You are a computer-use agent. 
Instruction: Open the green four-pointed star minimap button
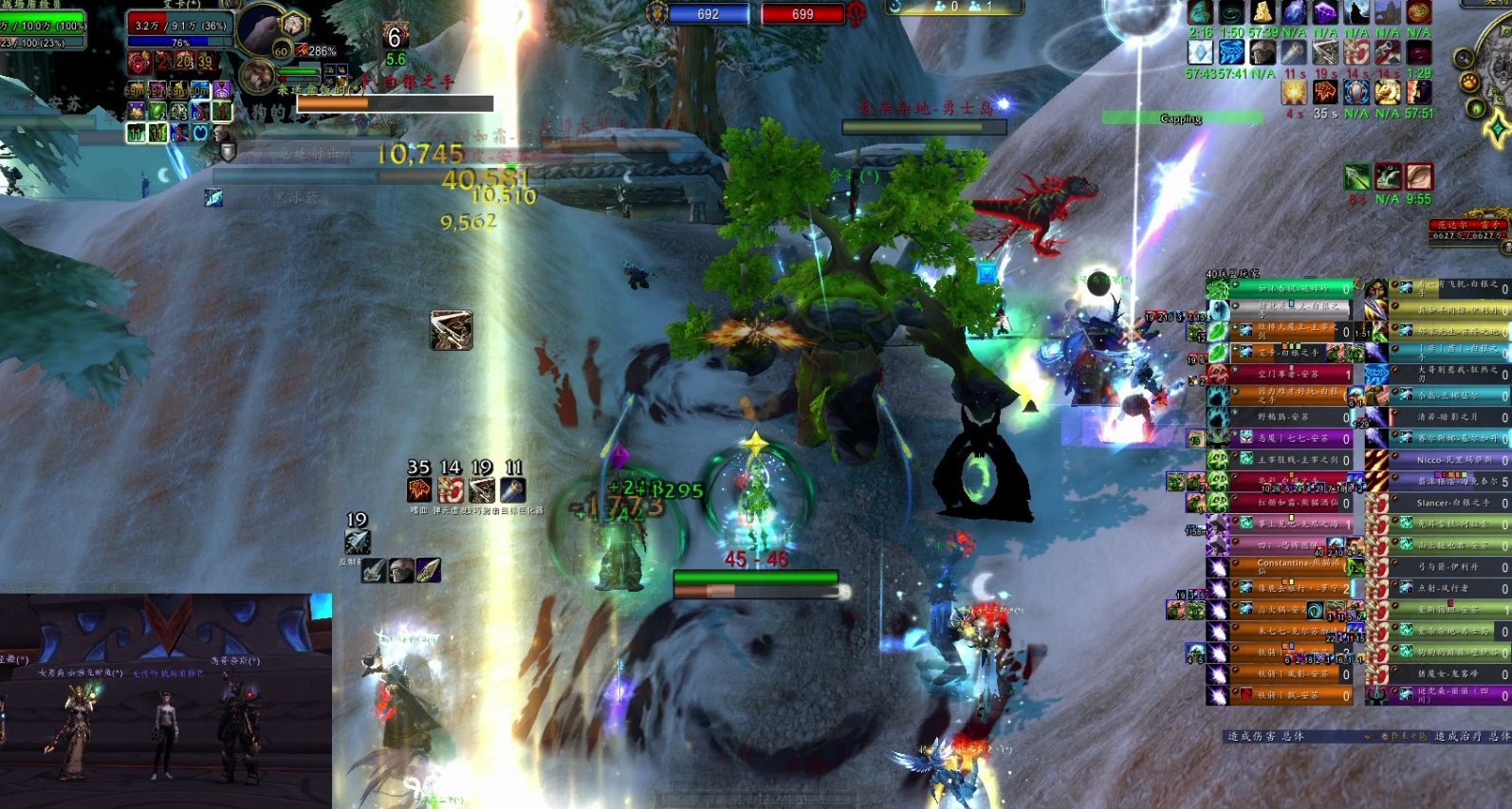[1496, 128]
